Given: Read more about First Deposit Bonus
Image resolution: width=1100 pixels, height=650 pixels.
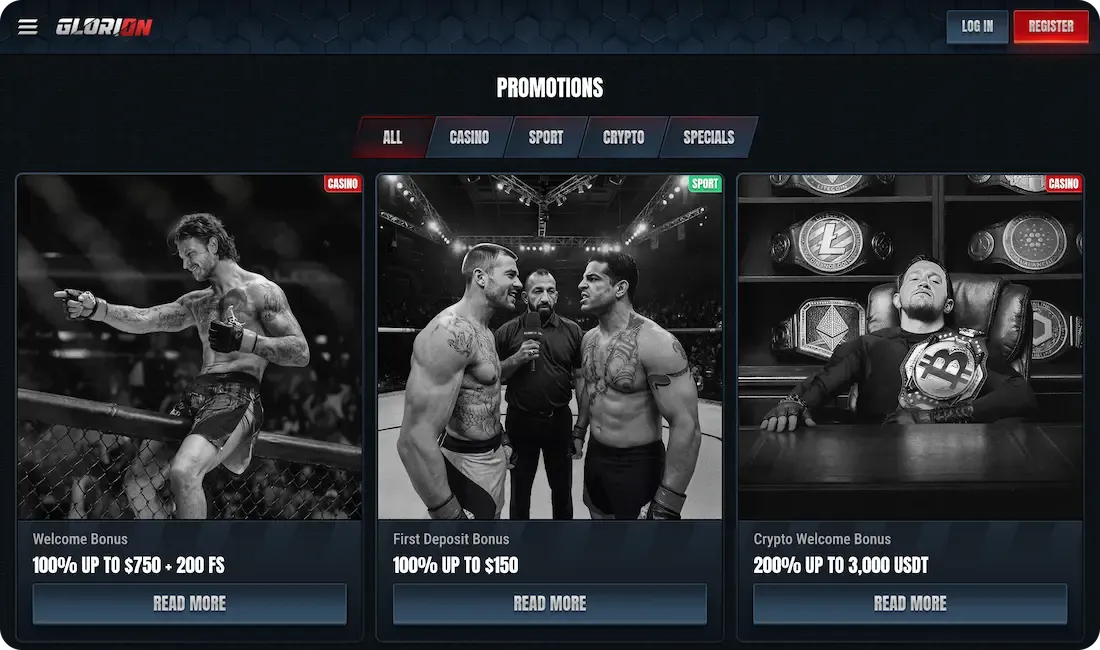Looking at the screenshot, I should coord(550,604).
